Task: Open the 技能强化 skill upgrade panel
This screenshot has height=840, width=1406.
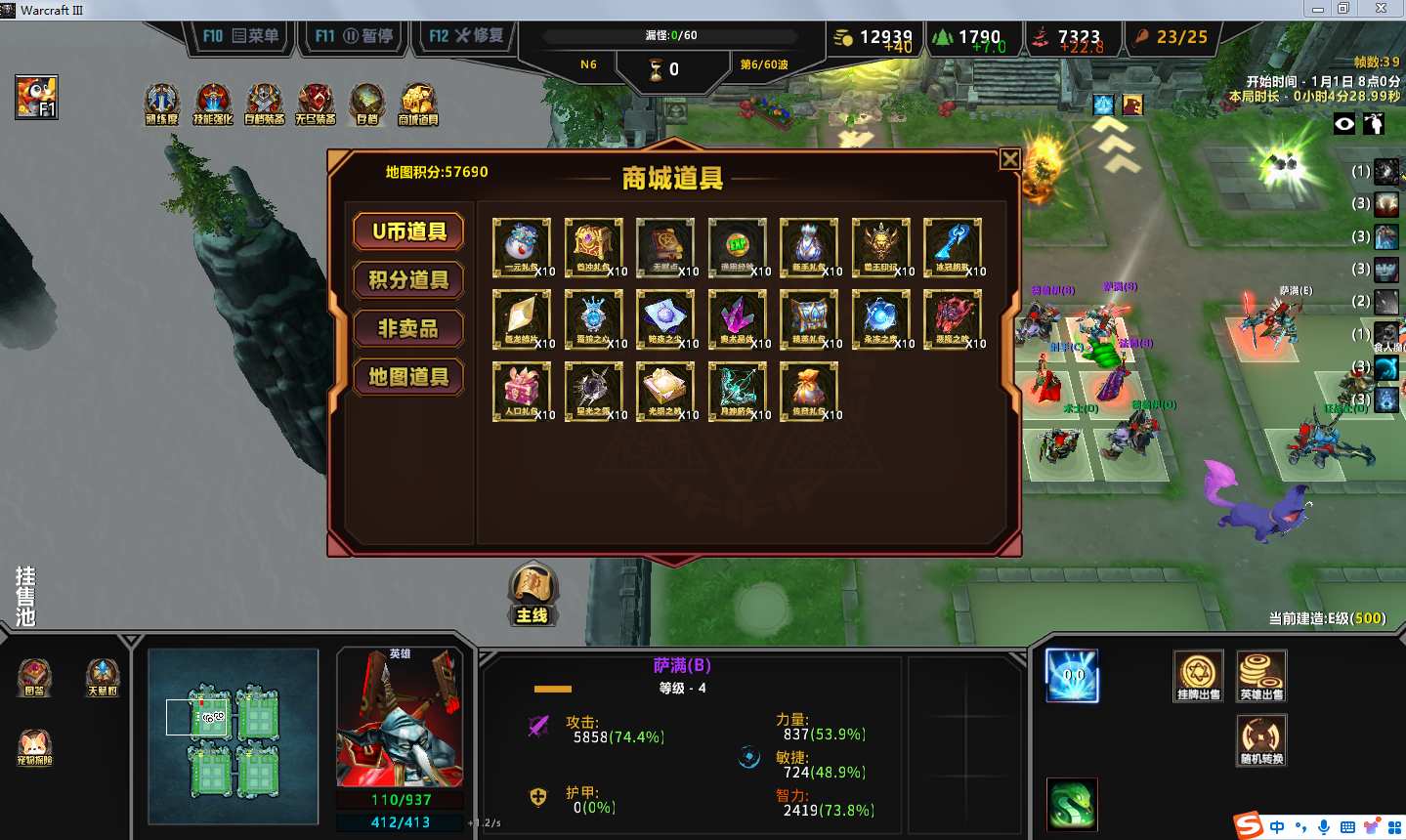Action: point(213,104)
